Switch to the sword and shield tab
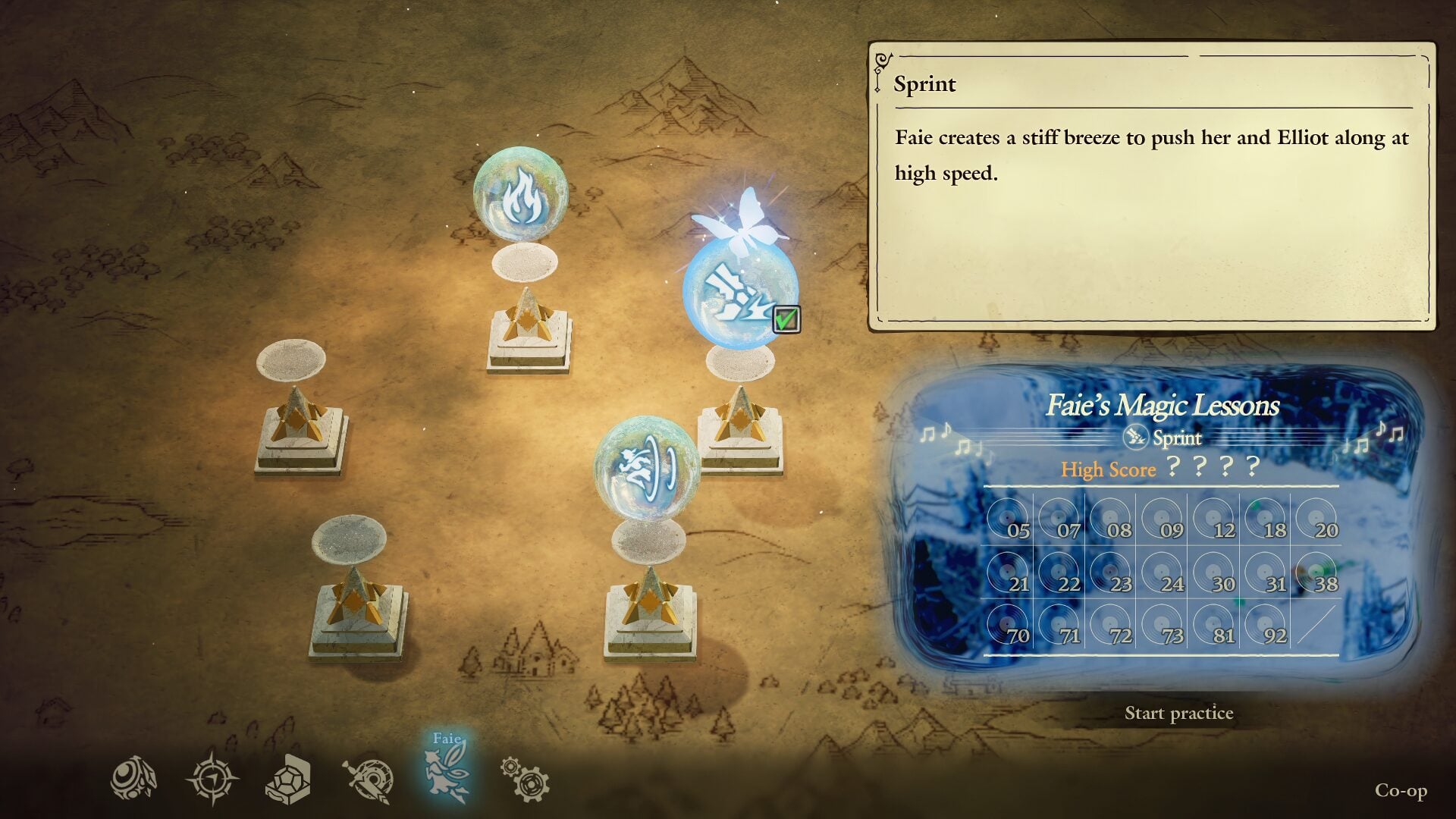The image size is (1456, 819). pyautogui.click(x=369, y=780)
